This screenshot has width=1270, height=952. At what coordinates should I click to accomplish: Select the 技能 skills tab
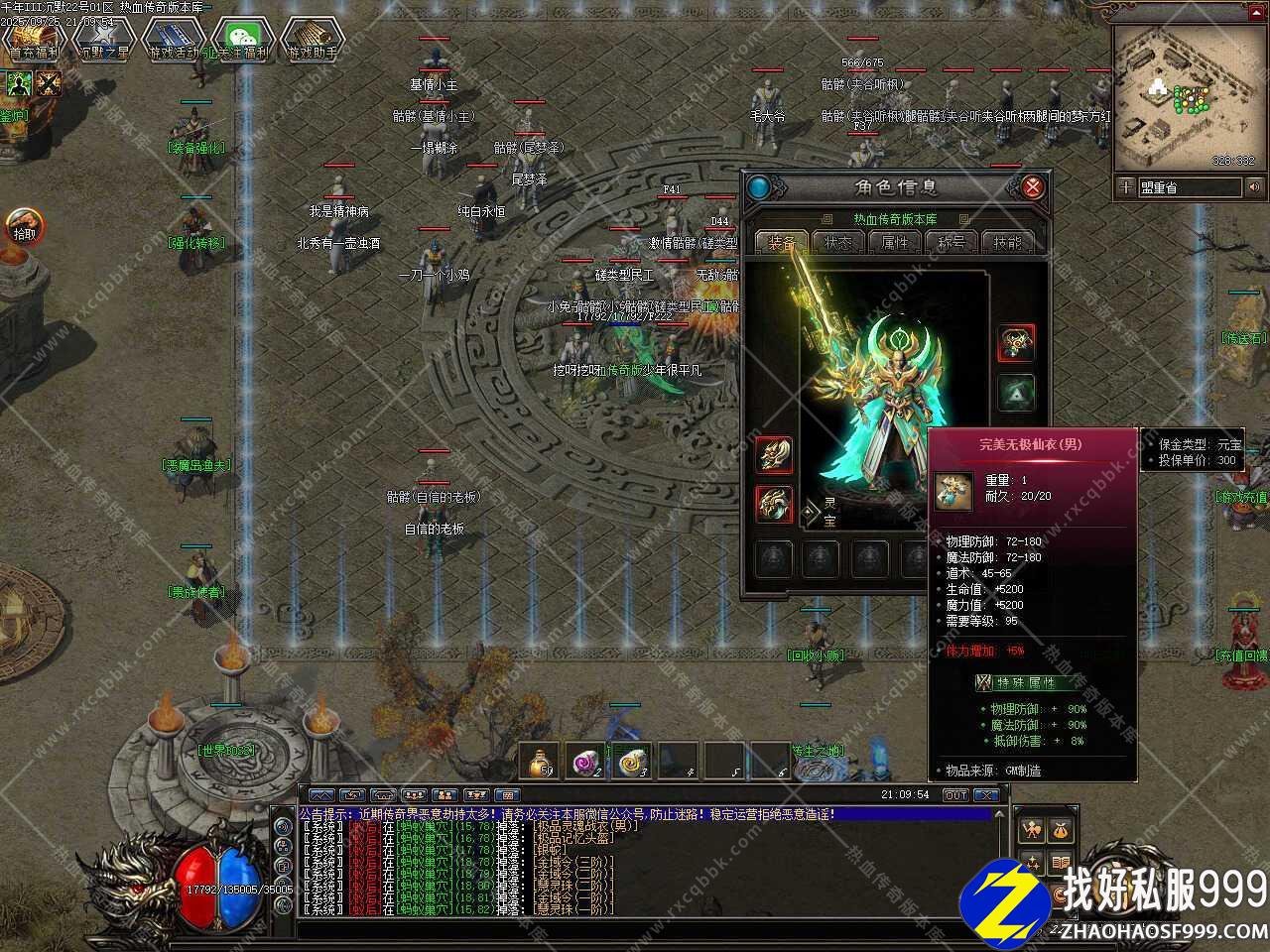point(1006,242)
